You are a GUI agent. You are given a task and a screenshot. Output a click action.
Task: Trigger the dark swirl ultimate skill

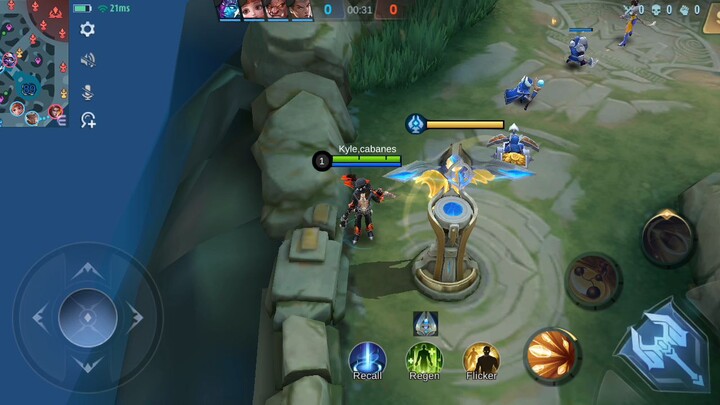click(x=667, y=236)
